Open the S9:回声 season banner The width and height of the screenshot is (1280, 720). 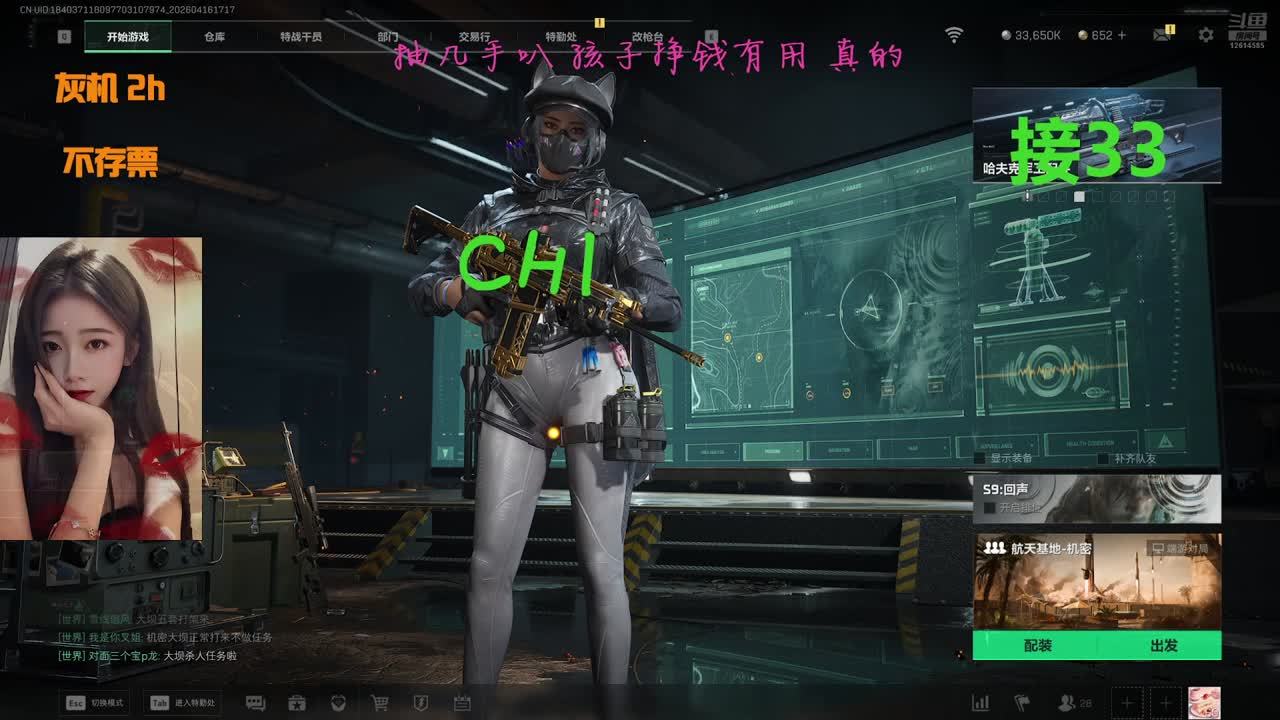[x=1096, y=498]
